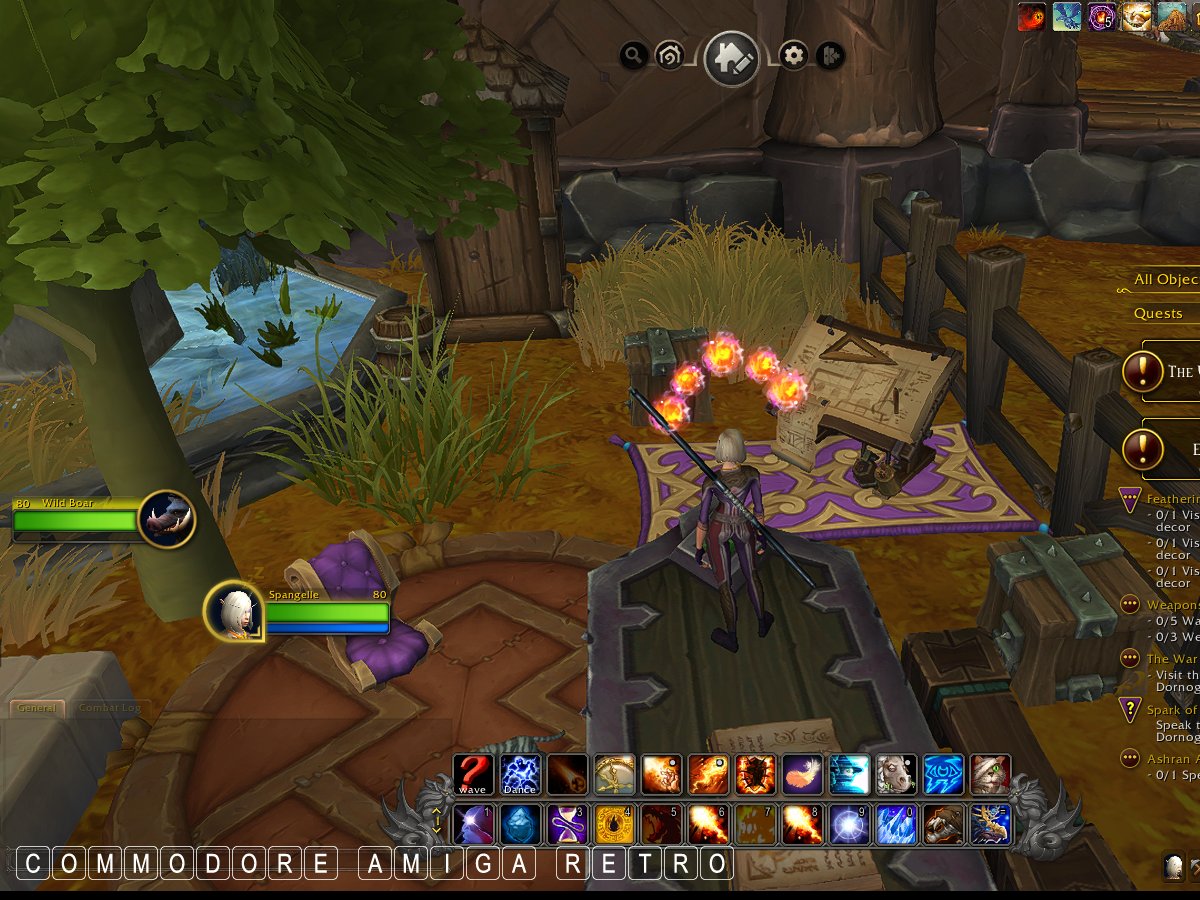Open the Quests header in objective tracker

point(1158,313)
